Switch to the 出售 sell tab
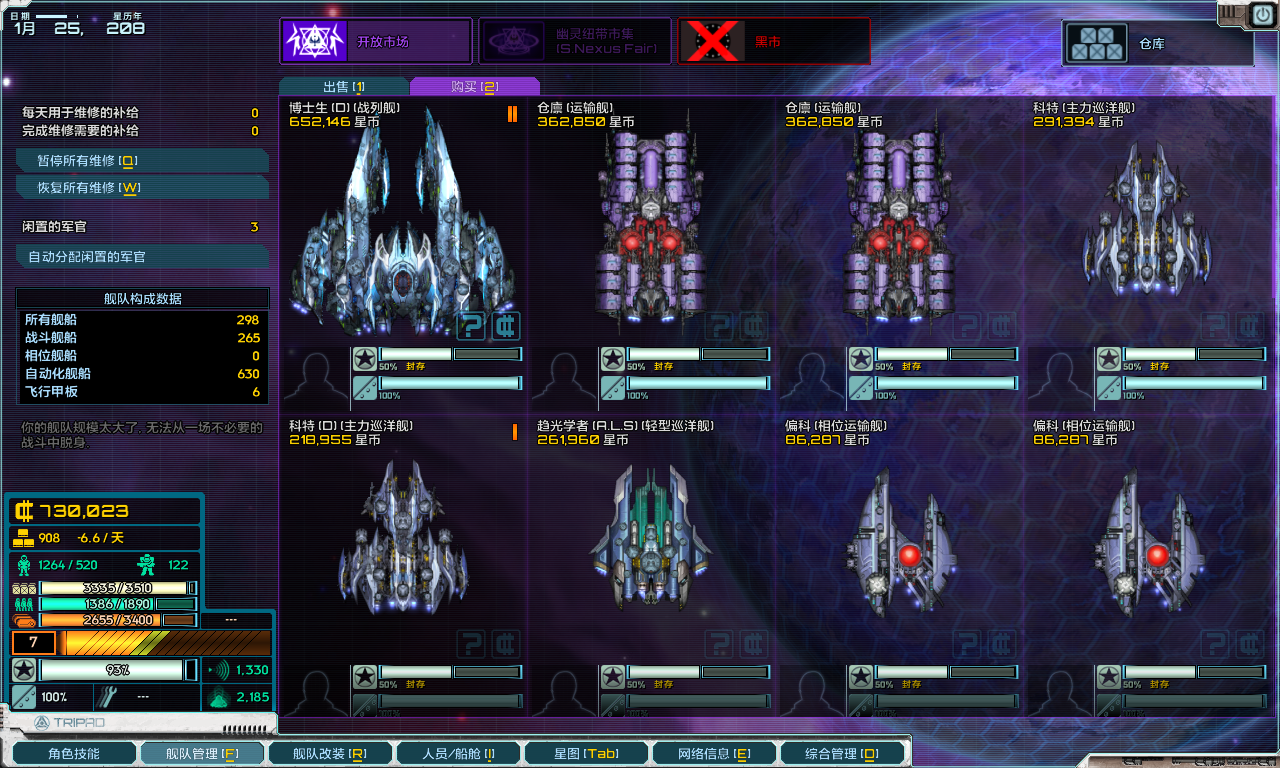 pyautogui.click(x=343, y=87)
